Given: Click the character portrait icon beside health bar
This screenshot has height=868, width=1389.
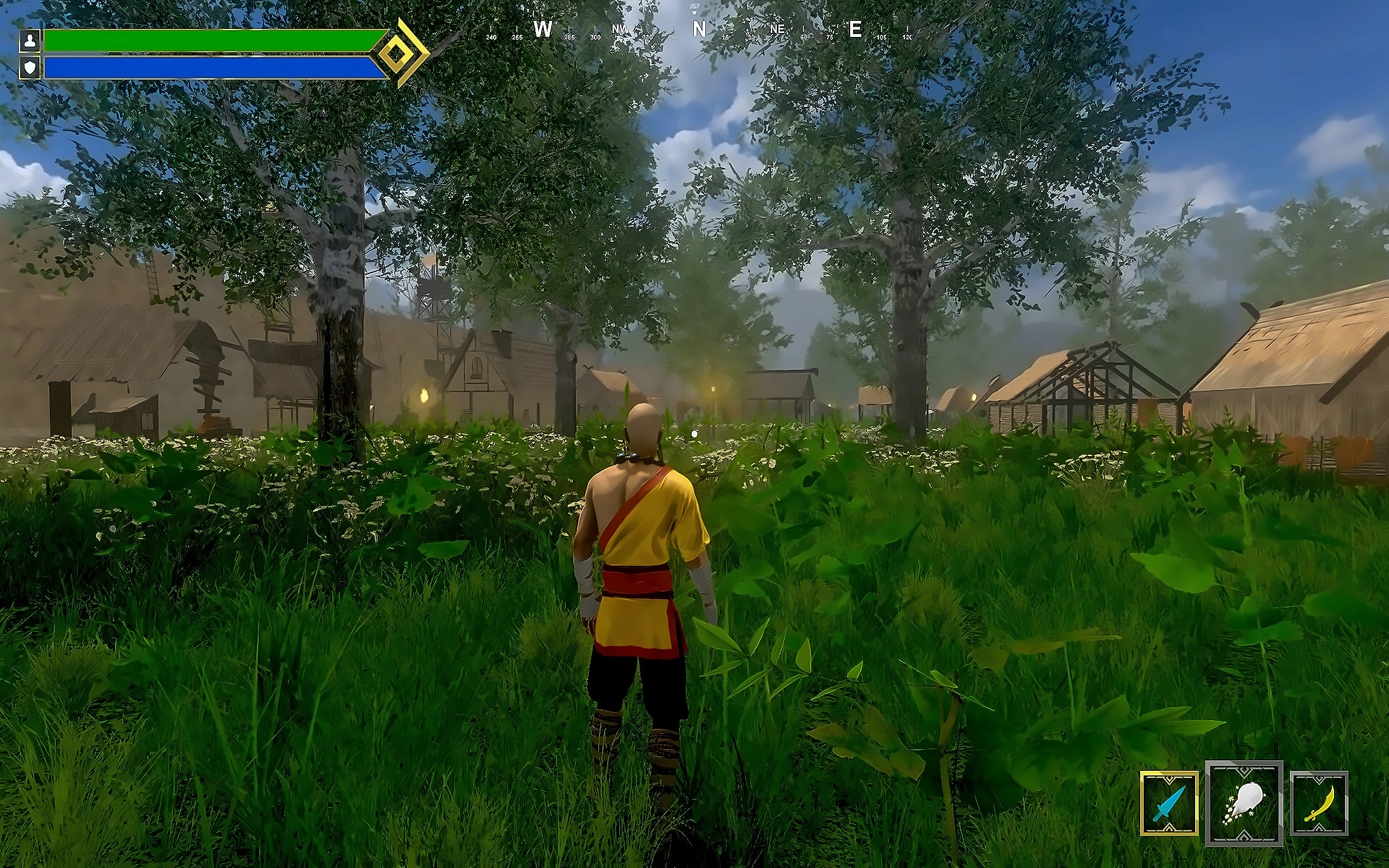Looking at the screenshot, I should (30, 41).
